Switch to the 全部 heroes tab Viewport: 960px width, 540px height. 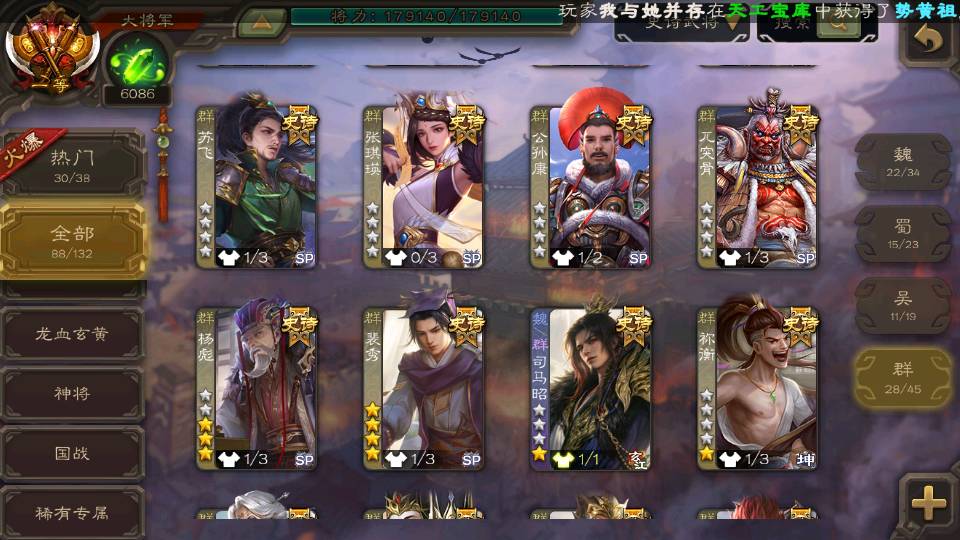(x=72, y=240)
